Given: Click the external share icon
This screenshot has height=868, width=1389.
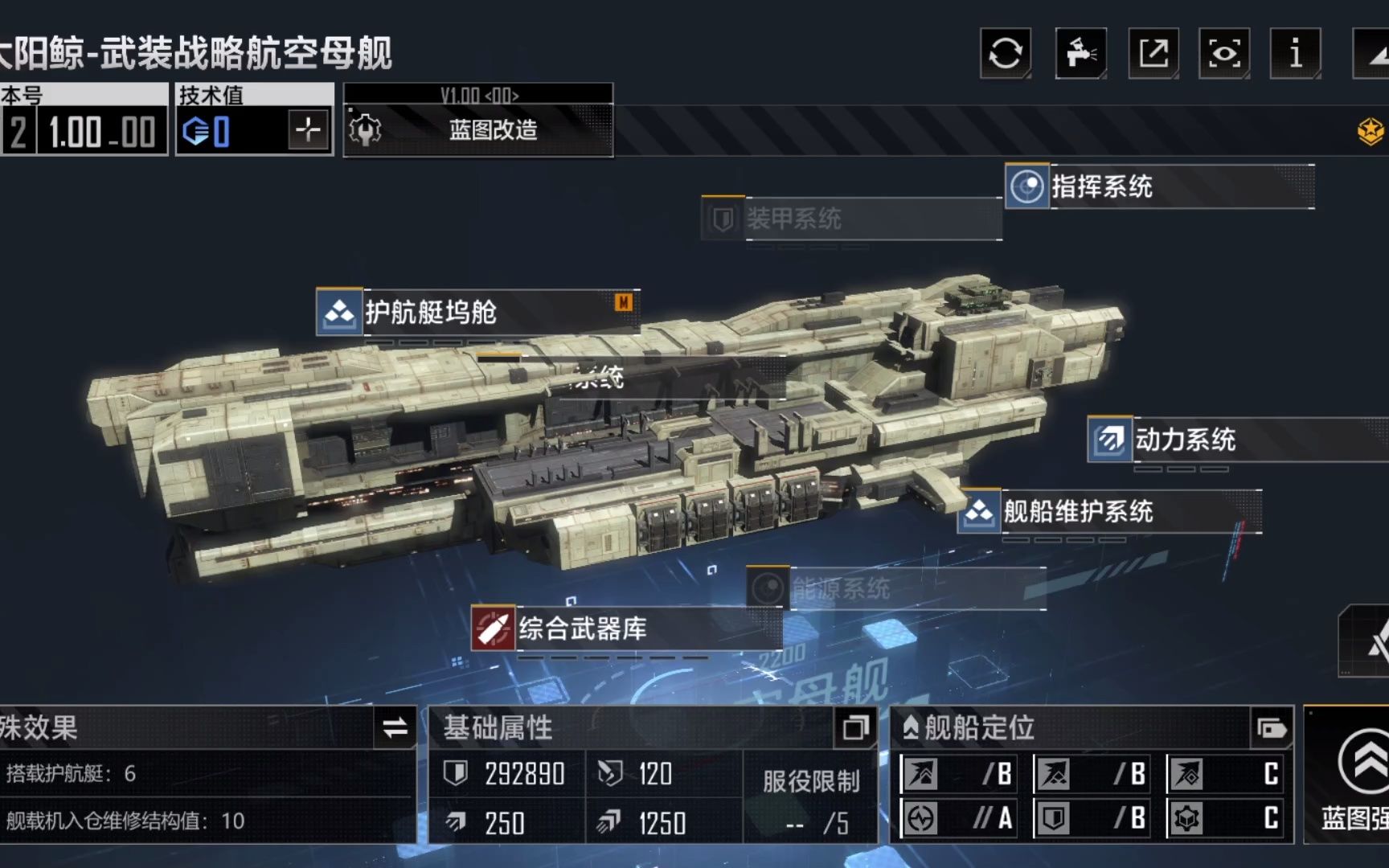Looking at the screenshot, I should point(1153,52).
